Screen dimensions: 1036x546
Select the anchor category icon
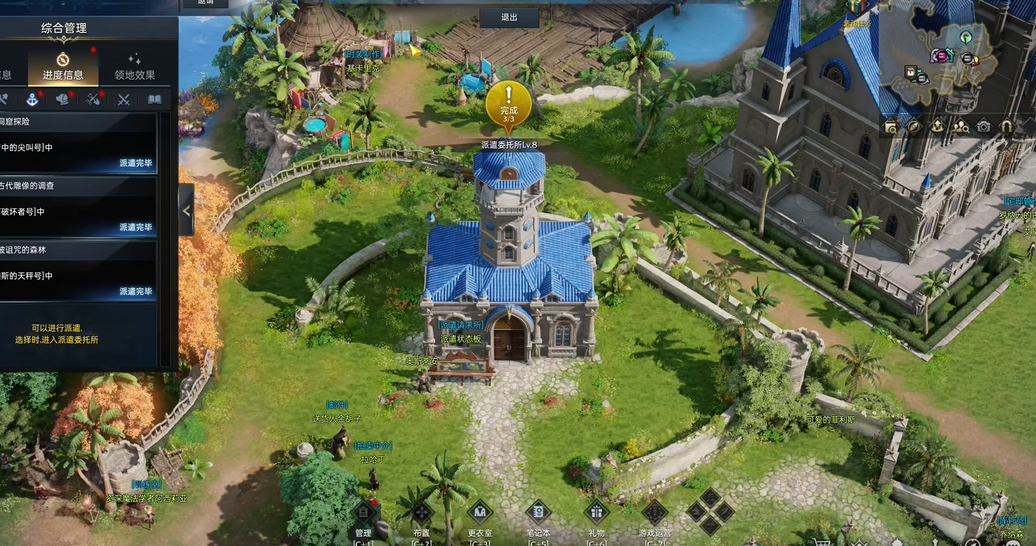click(32, 99)
